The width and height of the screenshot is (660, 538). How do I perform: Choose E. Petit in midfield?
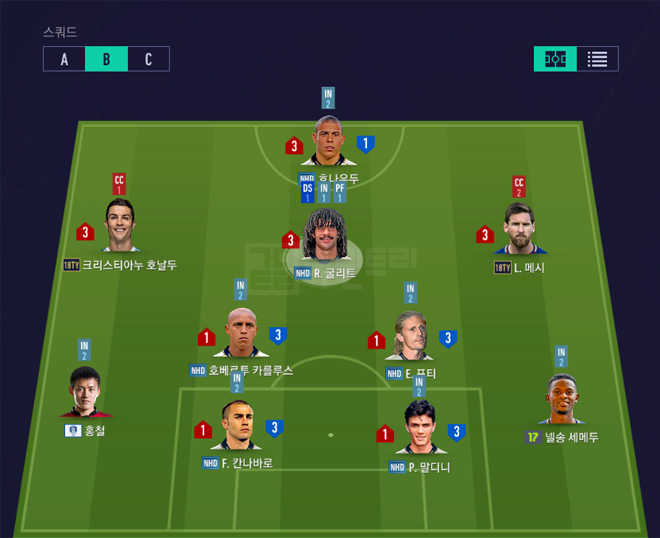(411, 338)
